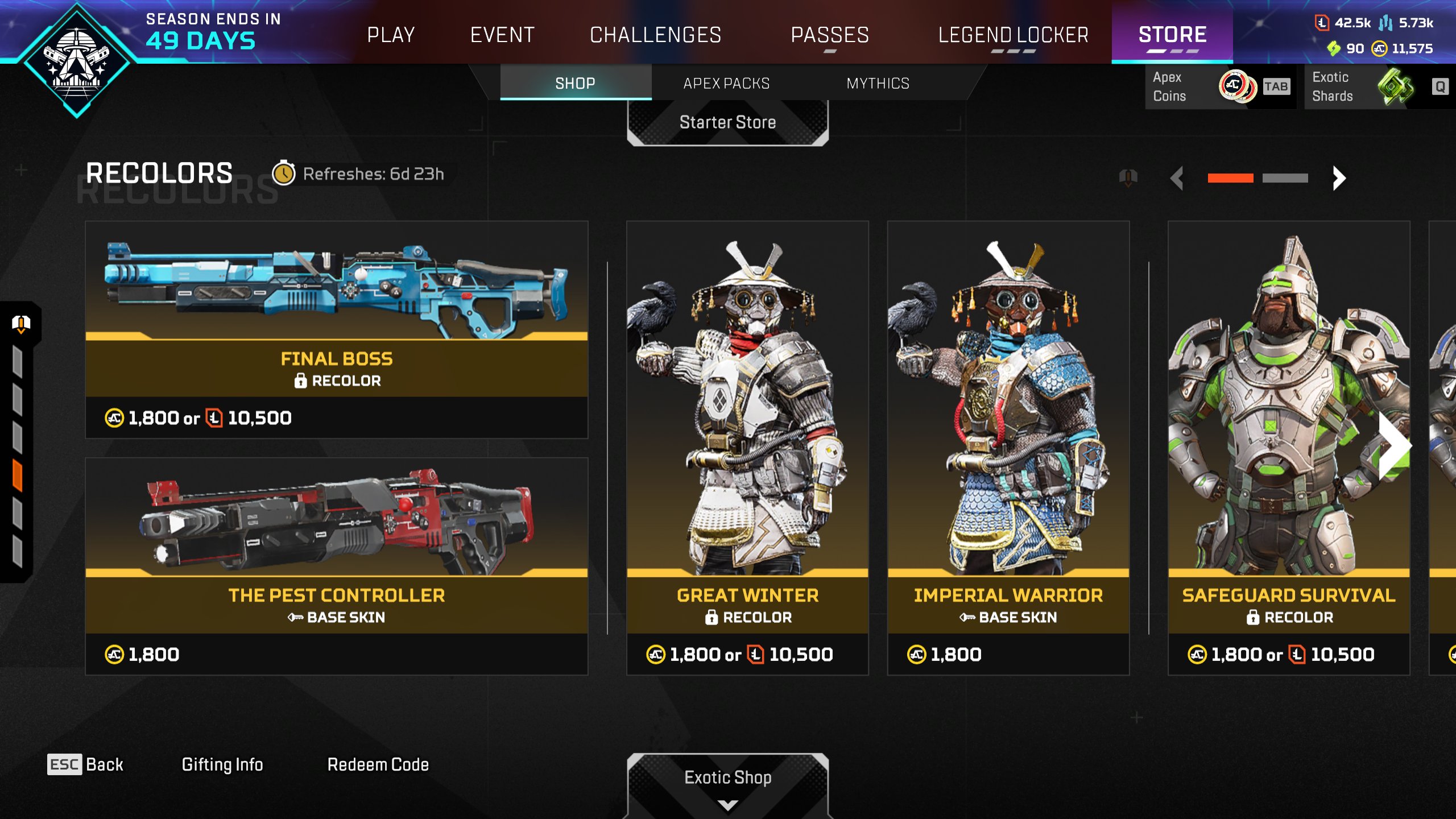Choose The Pest Controller base skin

pos(336,566)
